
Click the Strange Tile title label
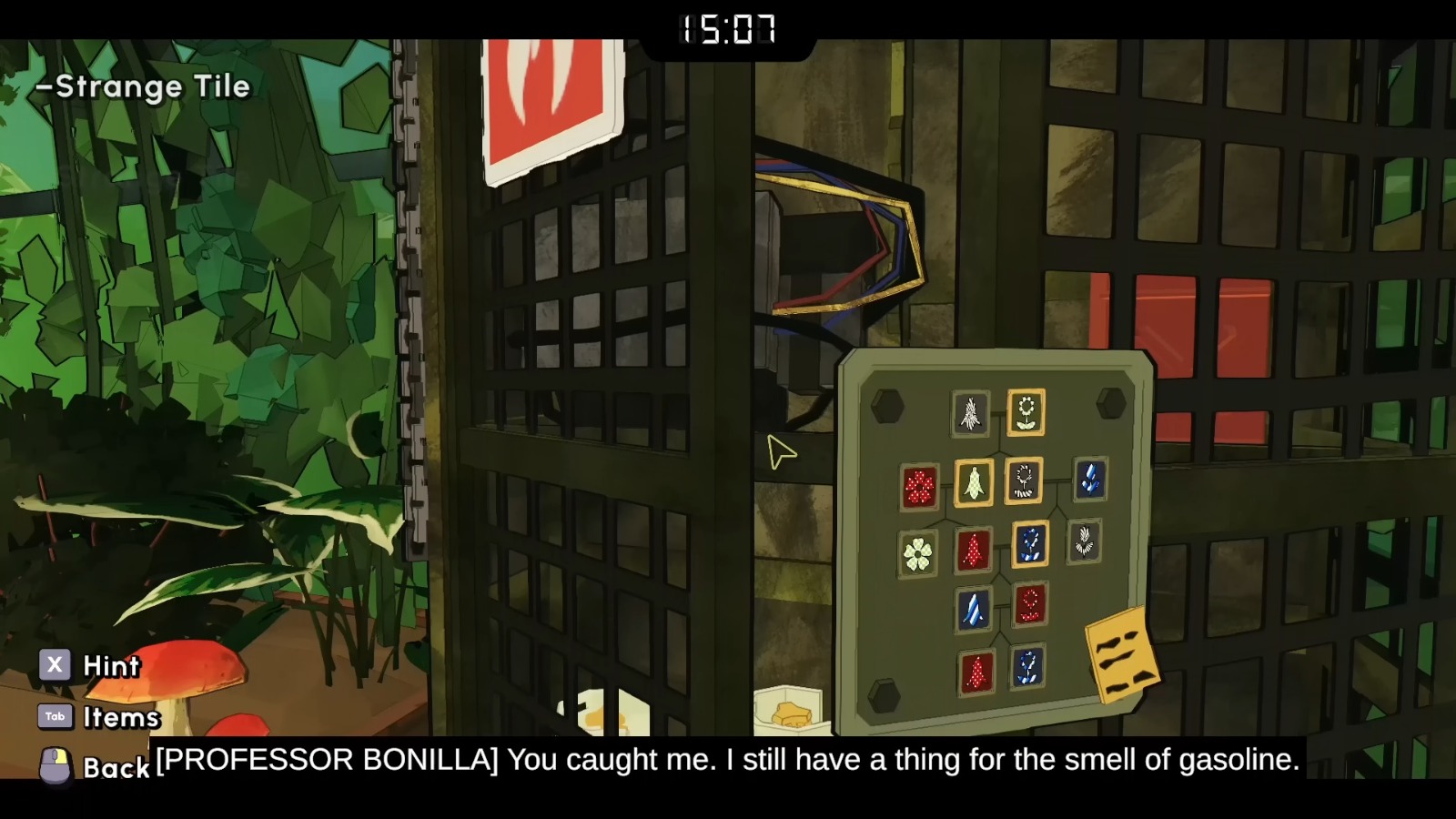[141, 87]
